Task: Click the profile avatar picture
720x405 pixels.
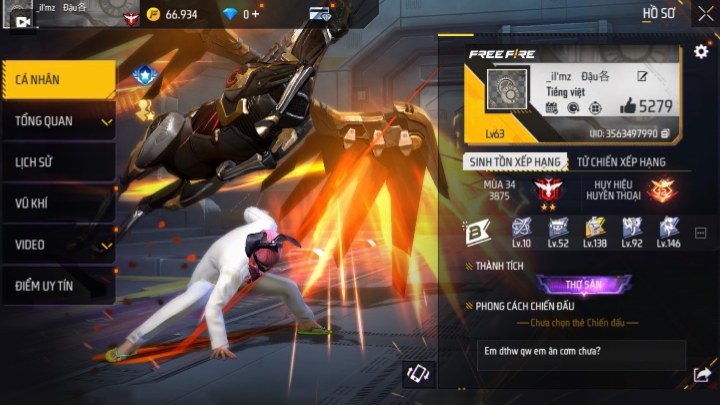Action: [507, 91]
